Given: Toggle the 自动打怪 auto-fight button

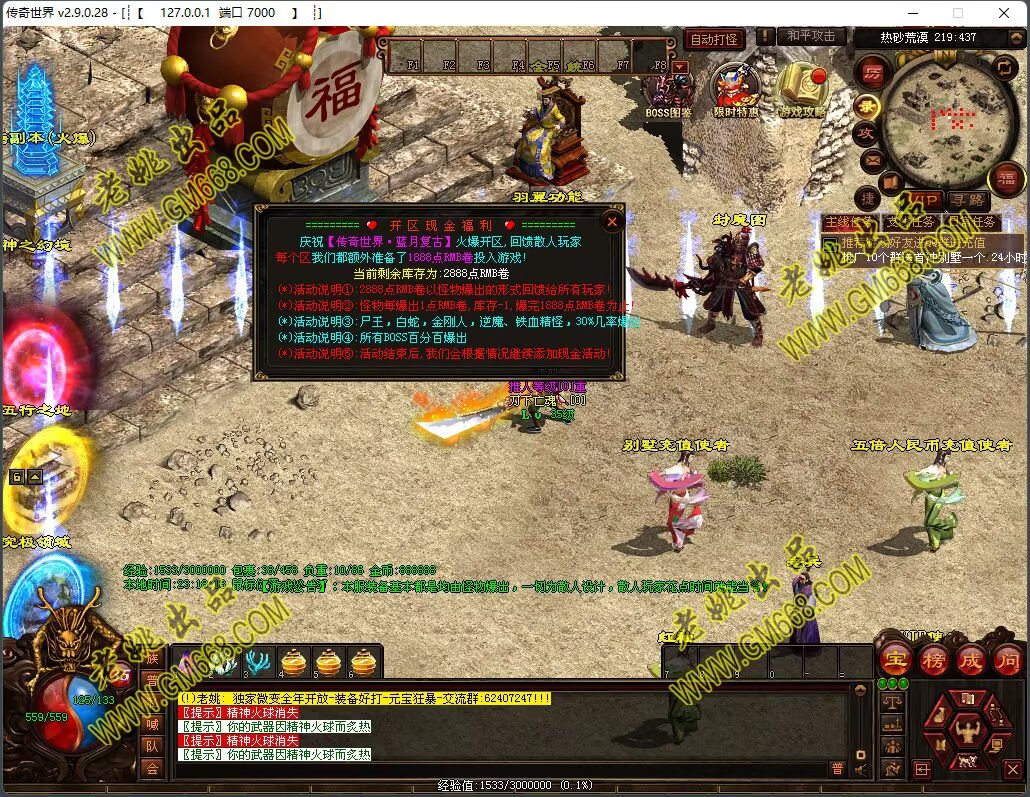Looking at the screenshot, I should (715, 40).
